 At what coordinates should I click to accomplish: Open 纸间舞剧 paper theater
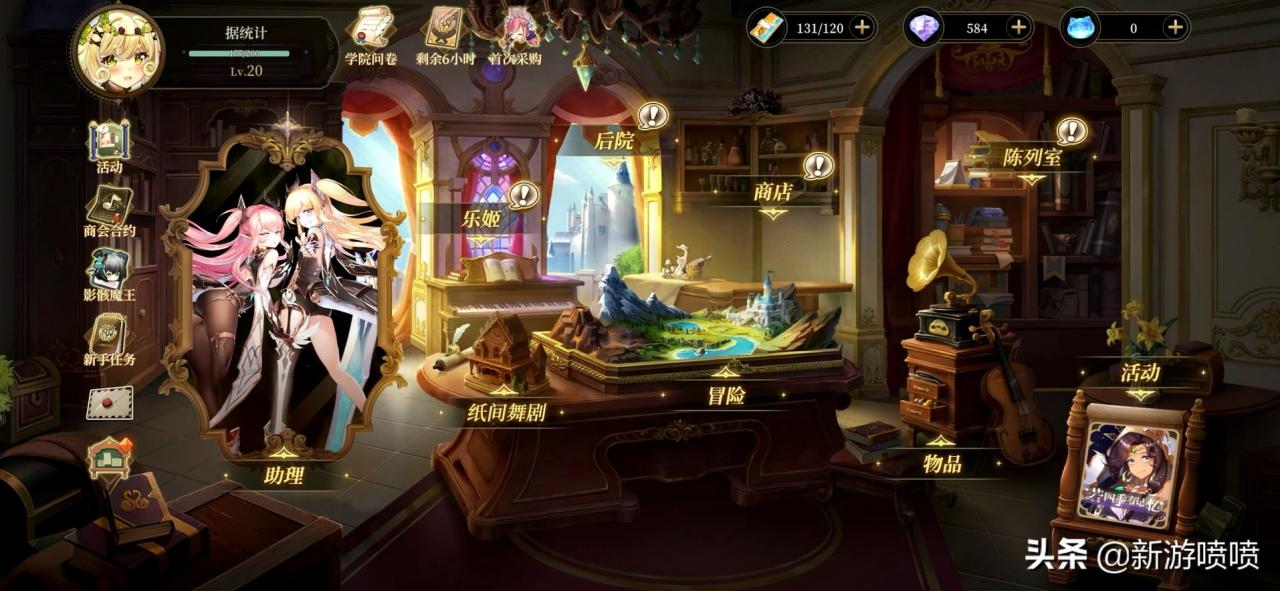[x=506, y=411]
